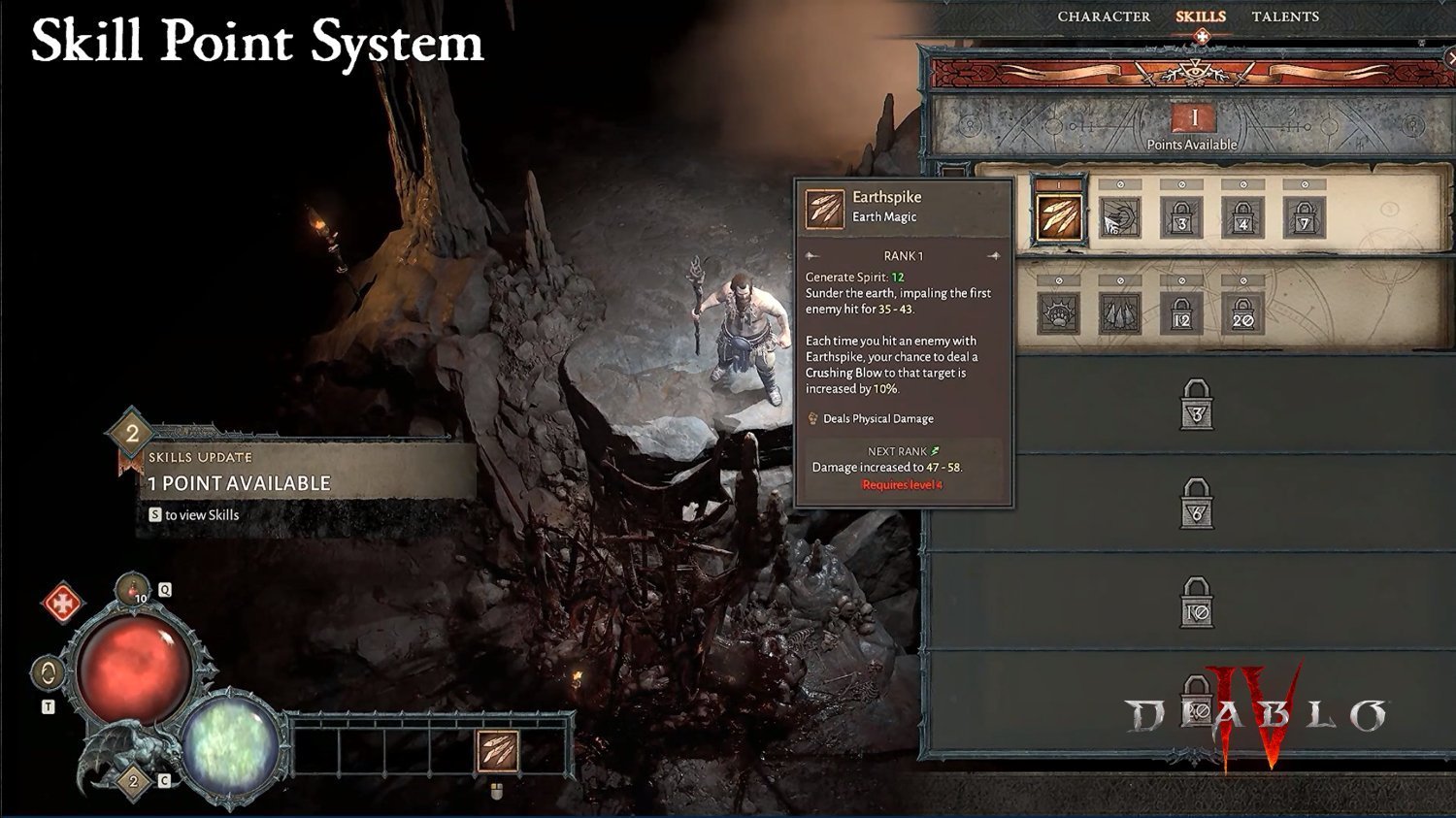Viewport: 1456px width, 818px height.
Task: Click the locked skill slot requiring level 20
Action: (x=1242, y=312)
